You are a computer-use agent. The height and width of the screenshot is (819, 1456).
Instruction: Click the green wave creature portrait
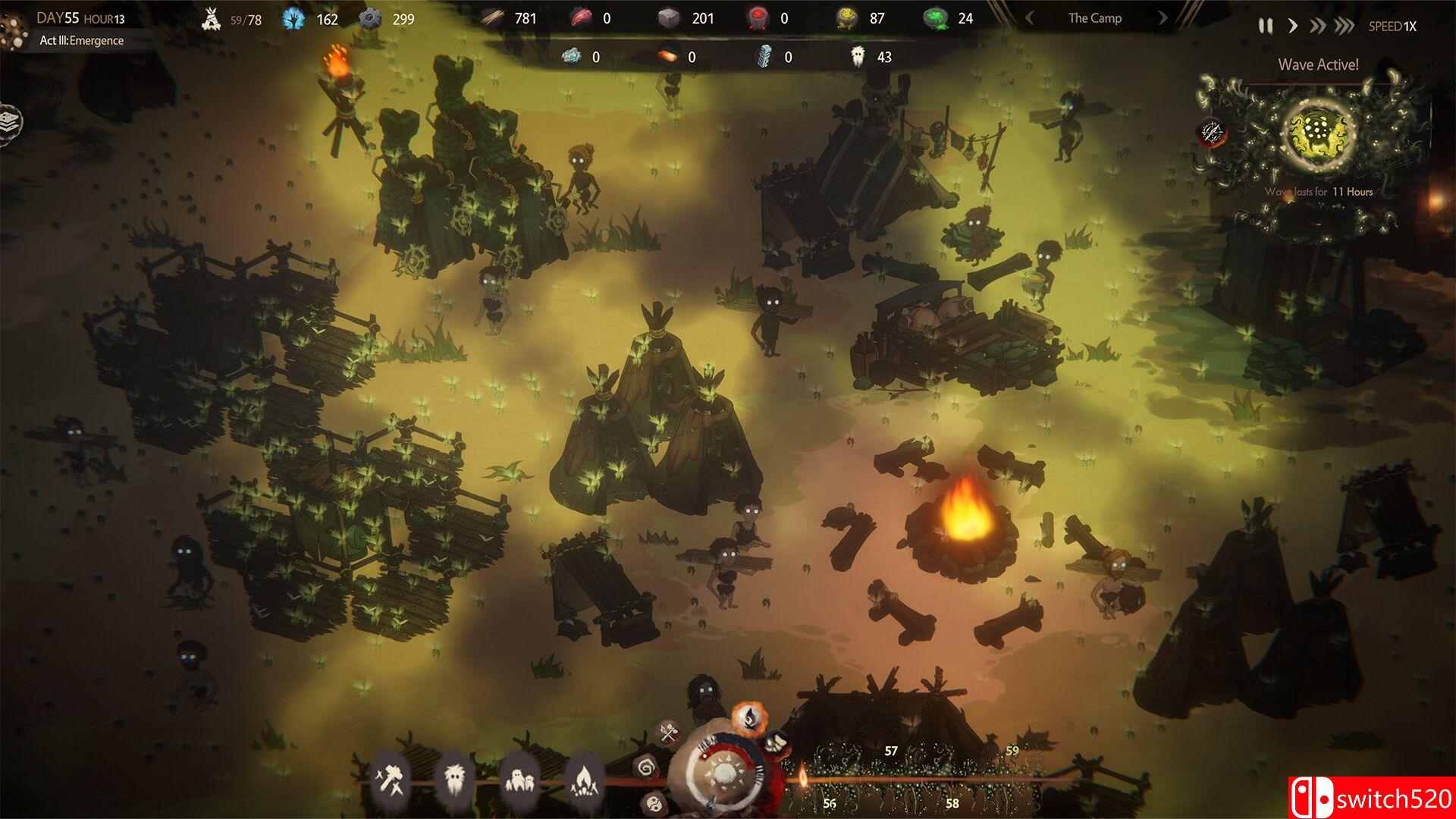(1318, 131)
